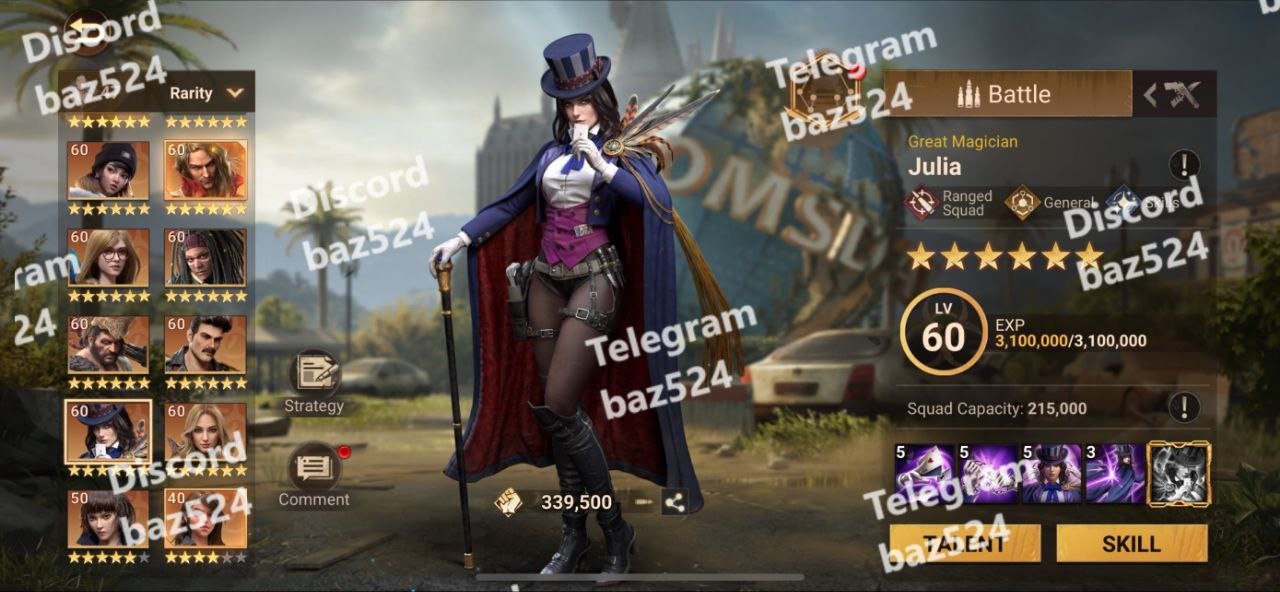Show hero info beside Julia's name
The width and height of the screenshot is (1280, 592).
1184,164
